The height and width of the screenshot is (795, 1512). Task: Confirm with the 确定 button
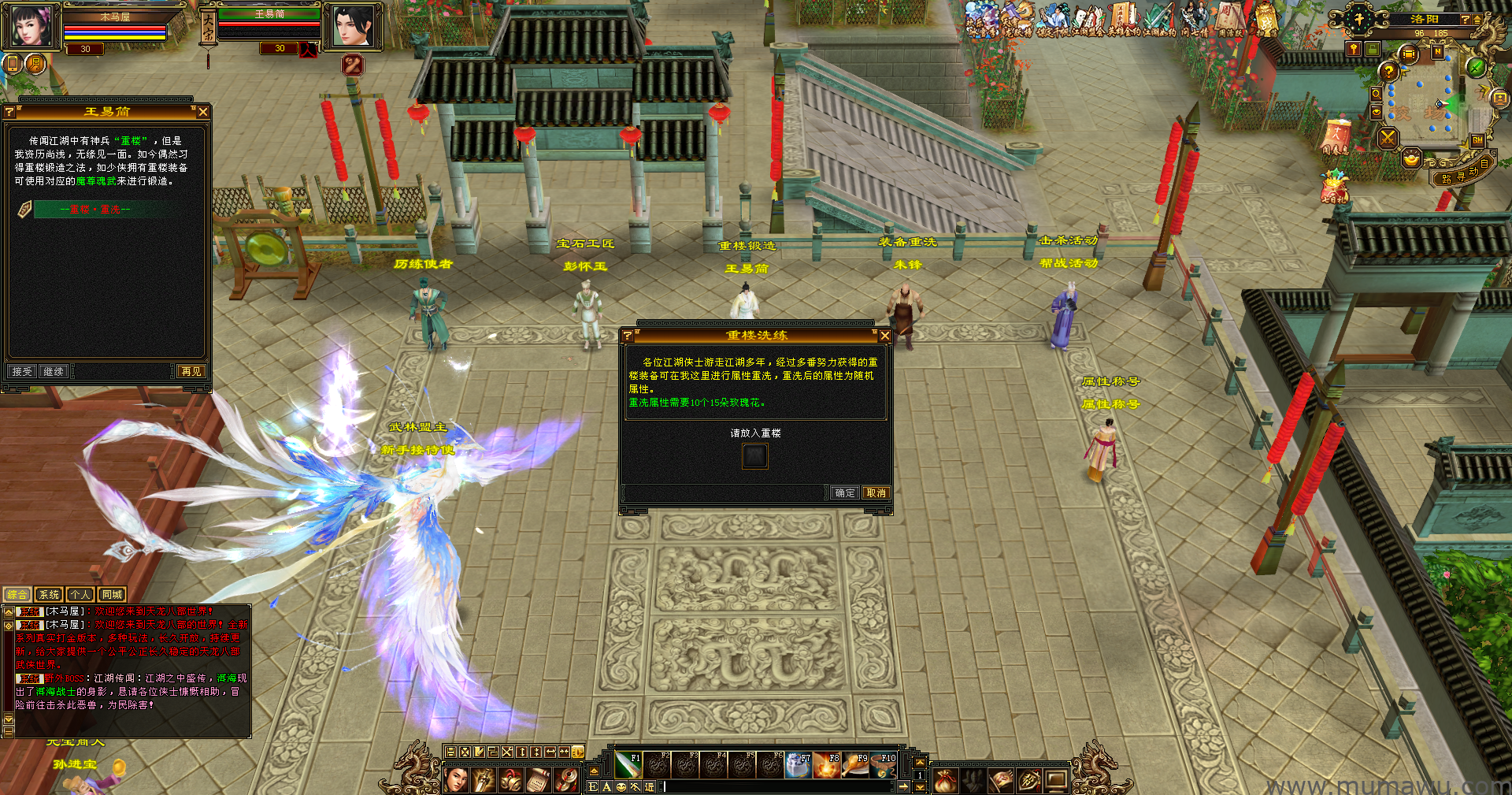[x=845, y=492]
